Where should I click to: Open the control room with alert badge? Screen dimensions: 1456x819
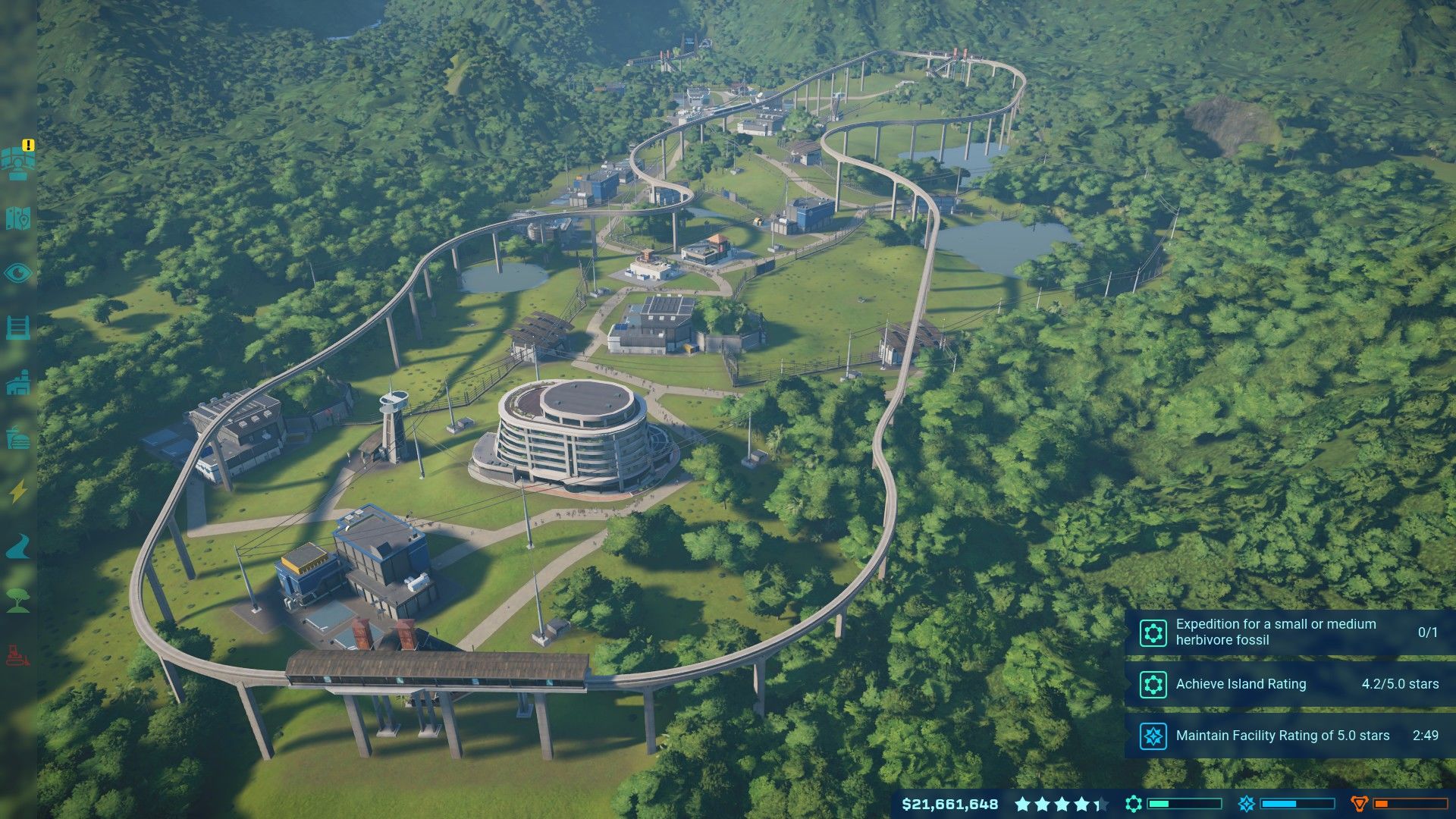tap(18, 162)
